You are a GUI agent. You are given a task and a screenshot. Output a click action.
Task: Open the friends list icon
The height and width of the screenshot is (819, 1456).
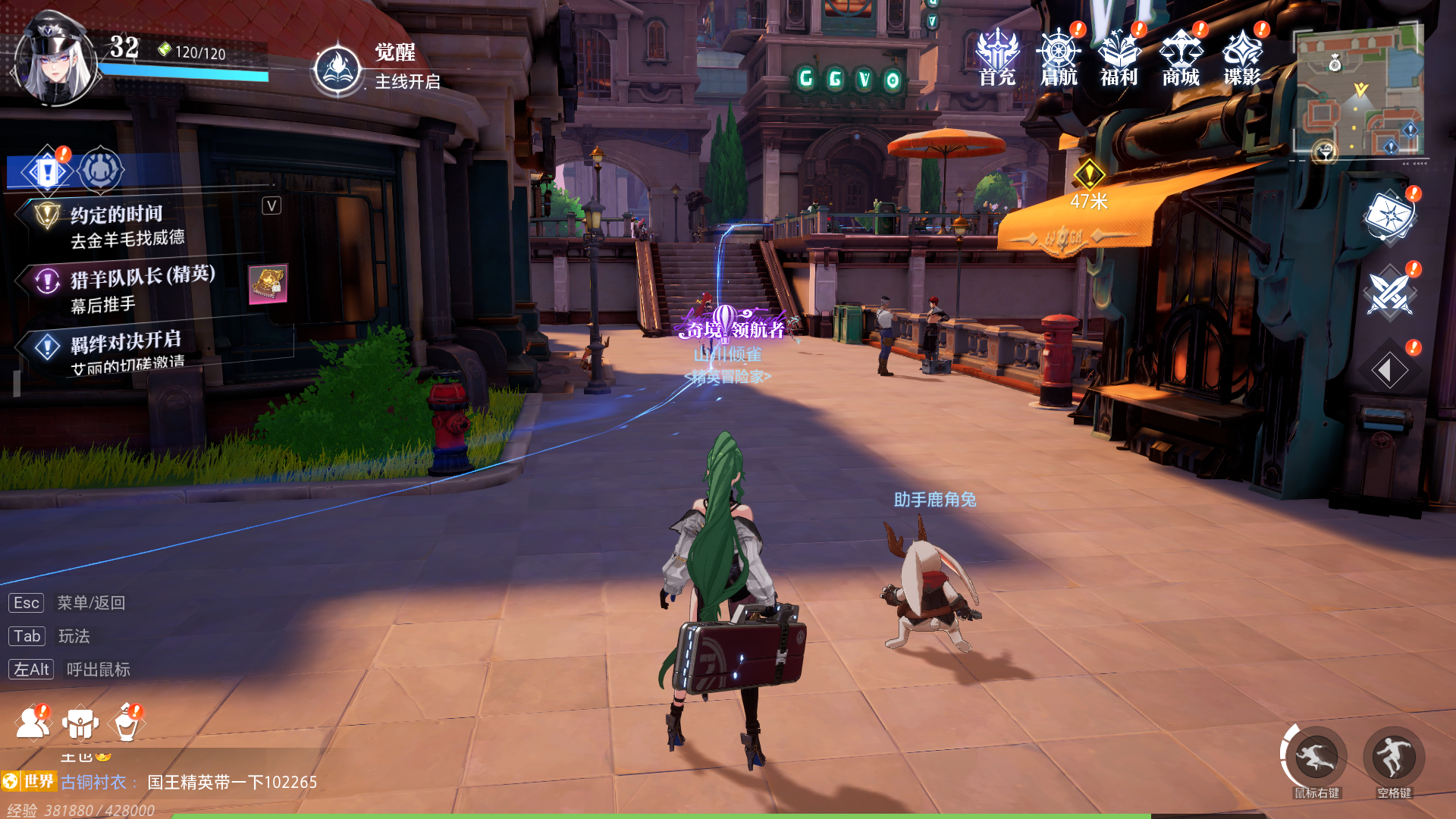tap(32, 723)
